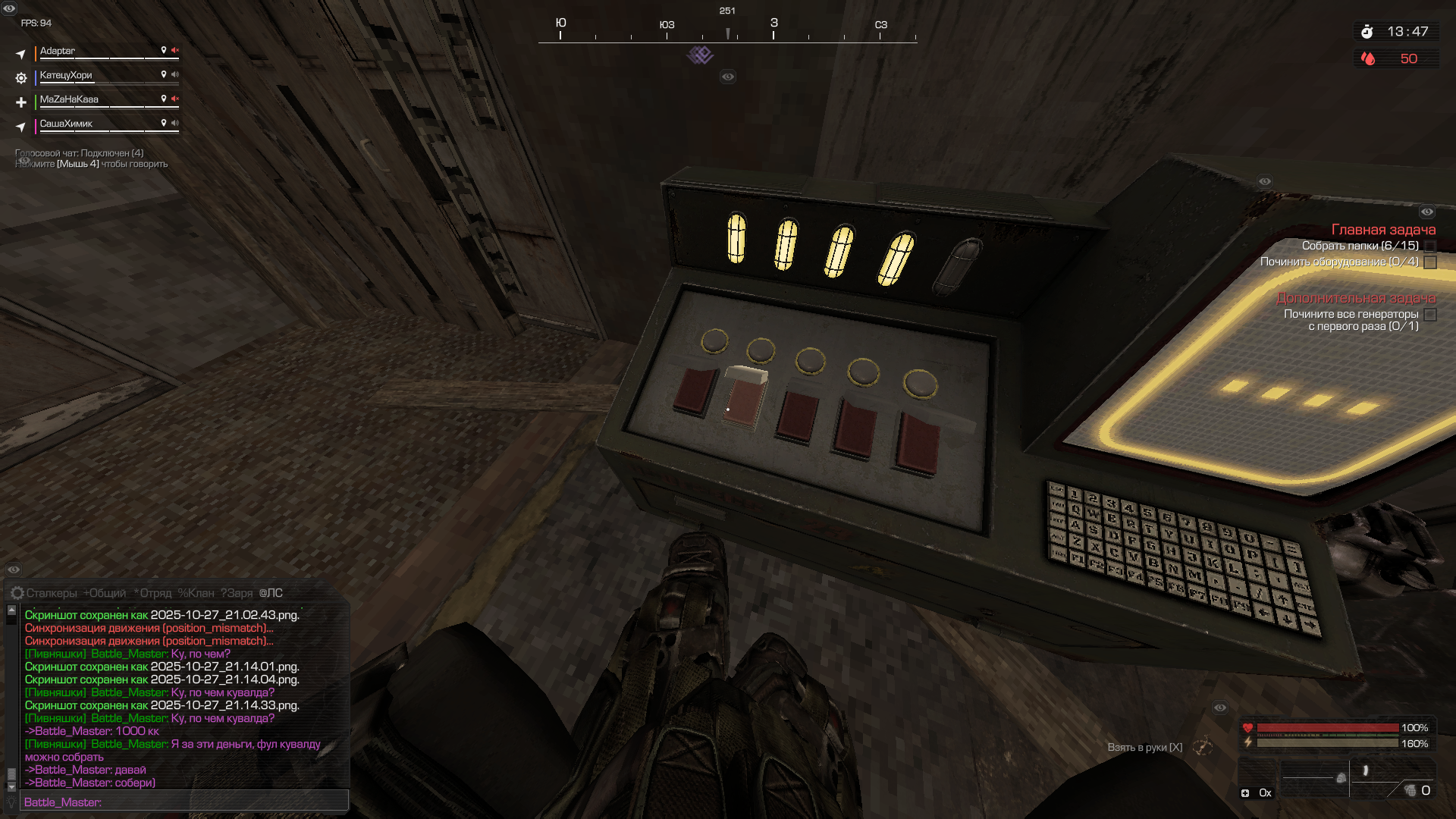Switch to the ?Заря chat tab
The width and height of the screenshot is (1456, 819).
coord(237,593)
